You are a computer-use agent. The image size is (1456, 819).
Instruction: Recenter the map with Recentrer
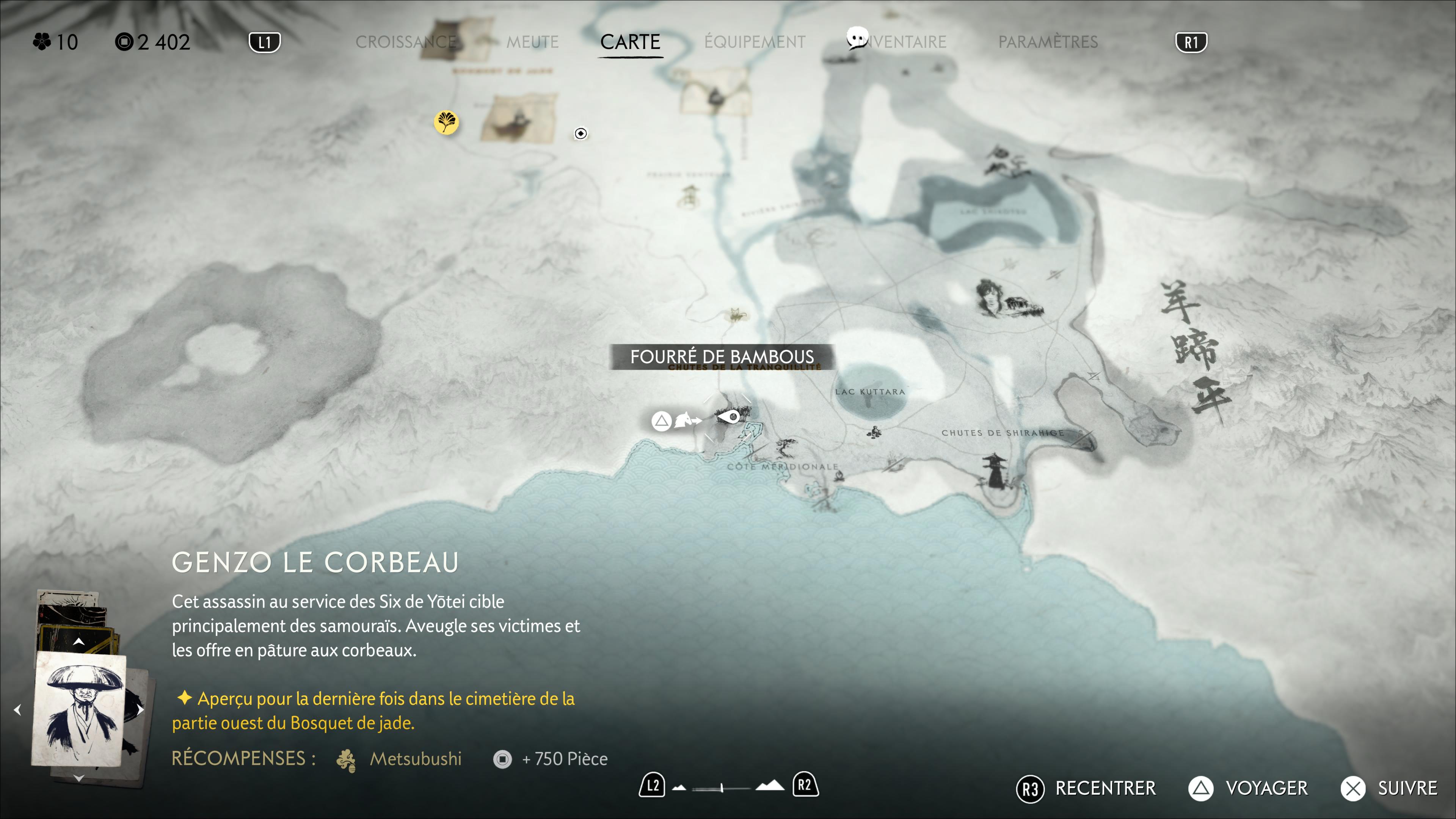click(1086, 789)
